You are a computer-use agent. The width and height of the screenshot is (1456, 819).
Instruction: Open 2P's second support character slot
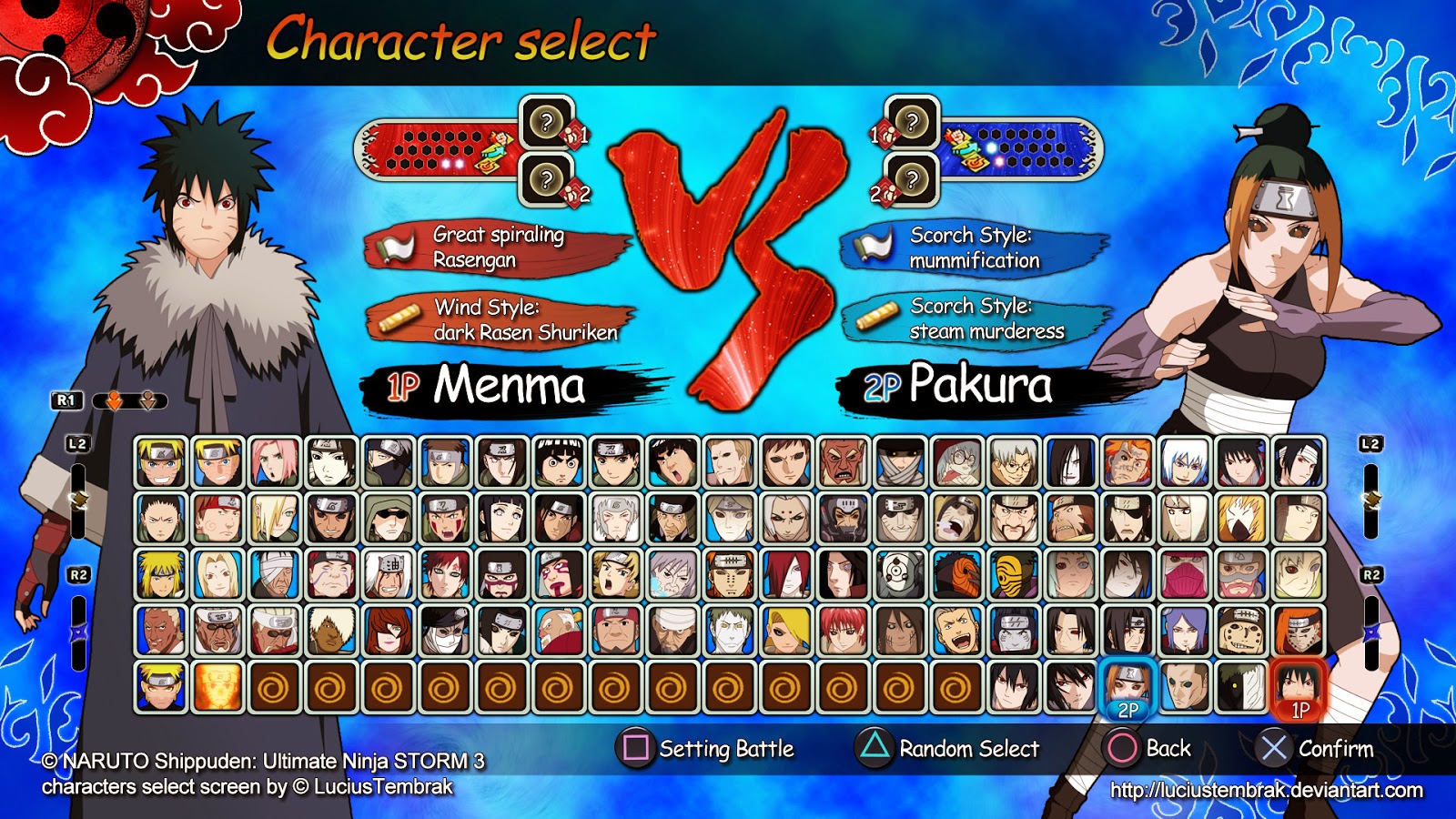tap(912, 179)
